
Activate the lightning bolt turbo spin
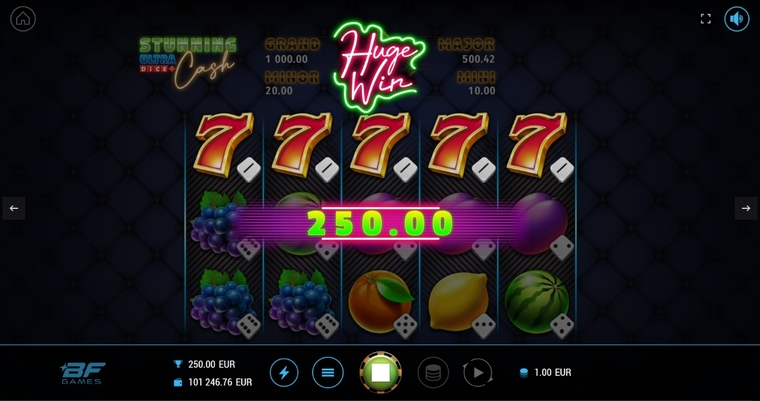pyautogui.click(x=284, y=373)
